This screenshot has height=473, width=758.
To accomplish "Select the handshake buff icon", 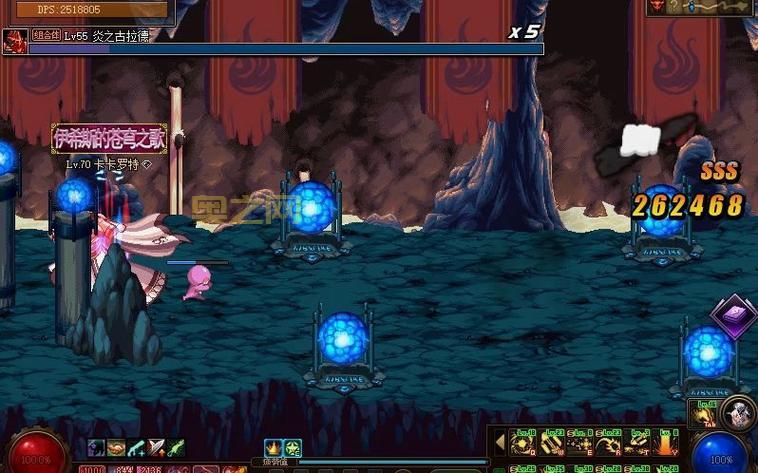I will (116, 448).
